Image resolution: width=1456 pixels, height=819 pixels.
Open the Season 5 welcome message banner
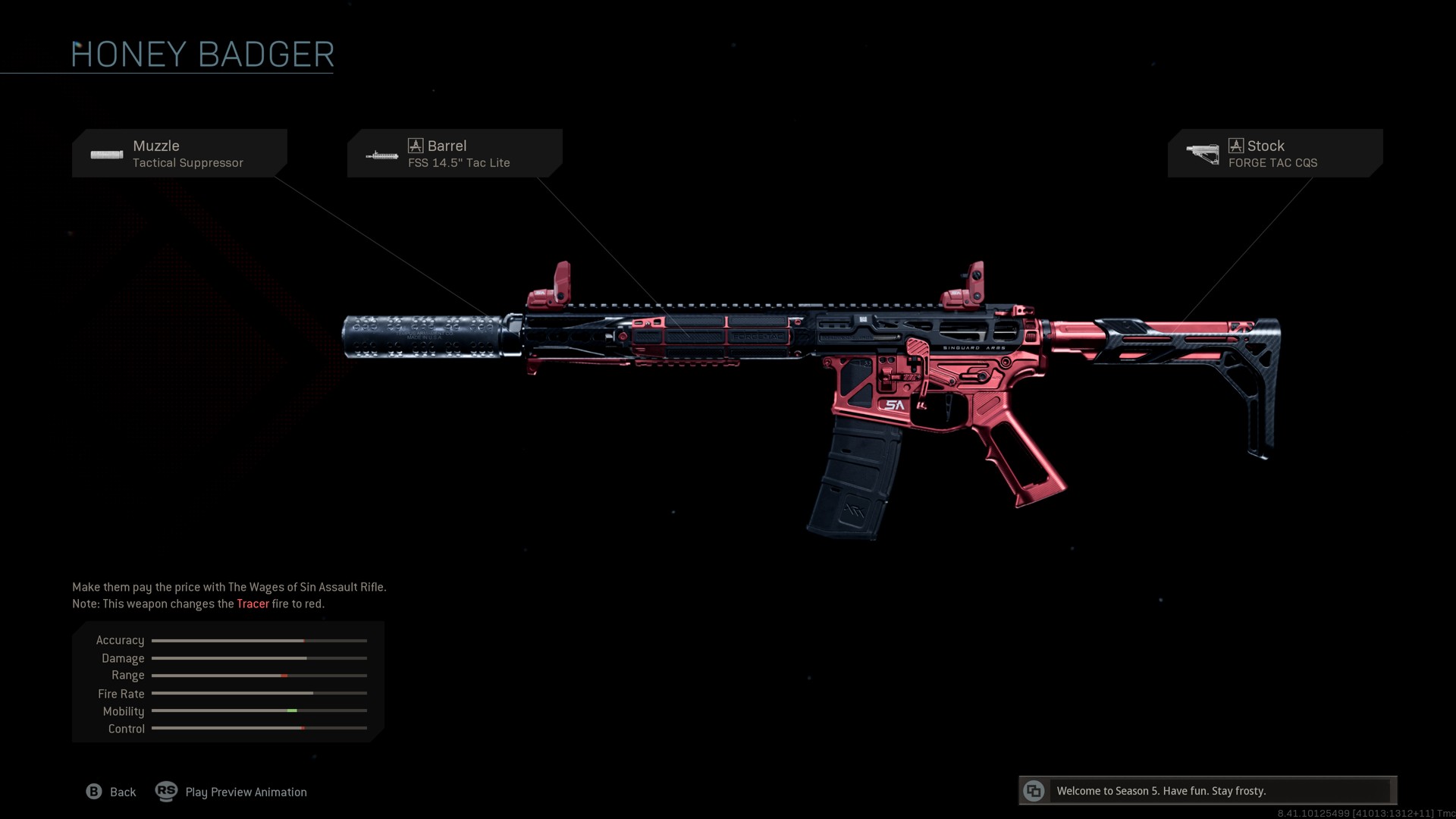coord(1207,791)
